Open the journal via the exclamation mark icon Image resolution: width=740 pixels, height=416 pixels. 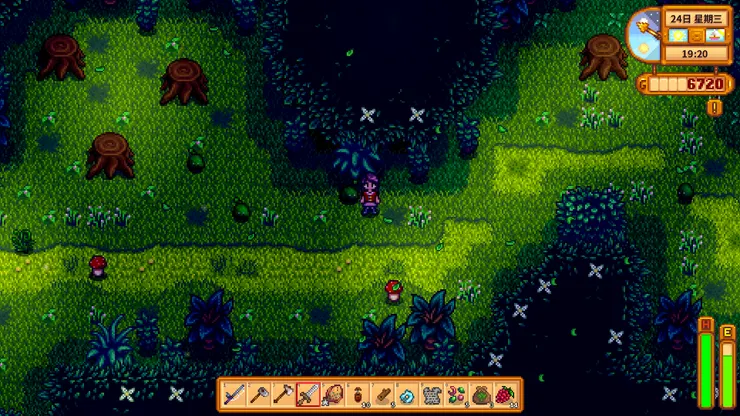pos(715,106)
